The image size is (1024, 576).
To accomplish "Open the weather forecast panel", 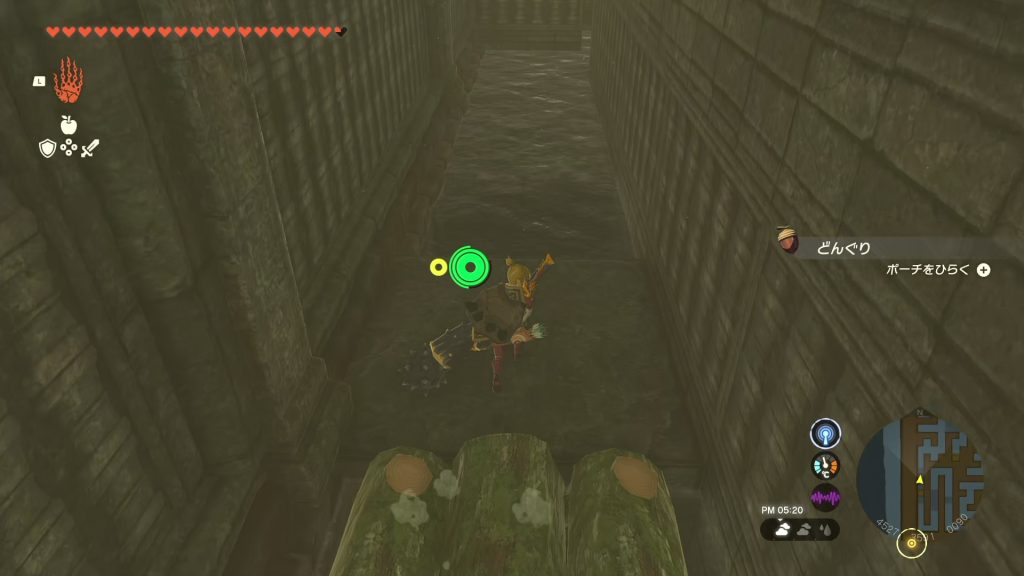I will coord(800,529).
